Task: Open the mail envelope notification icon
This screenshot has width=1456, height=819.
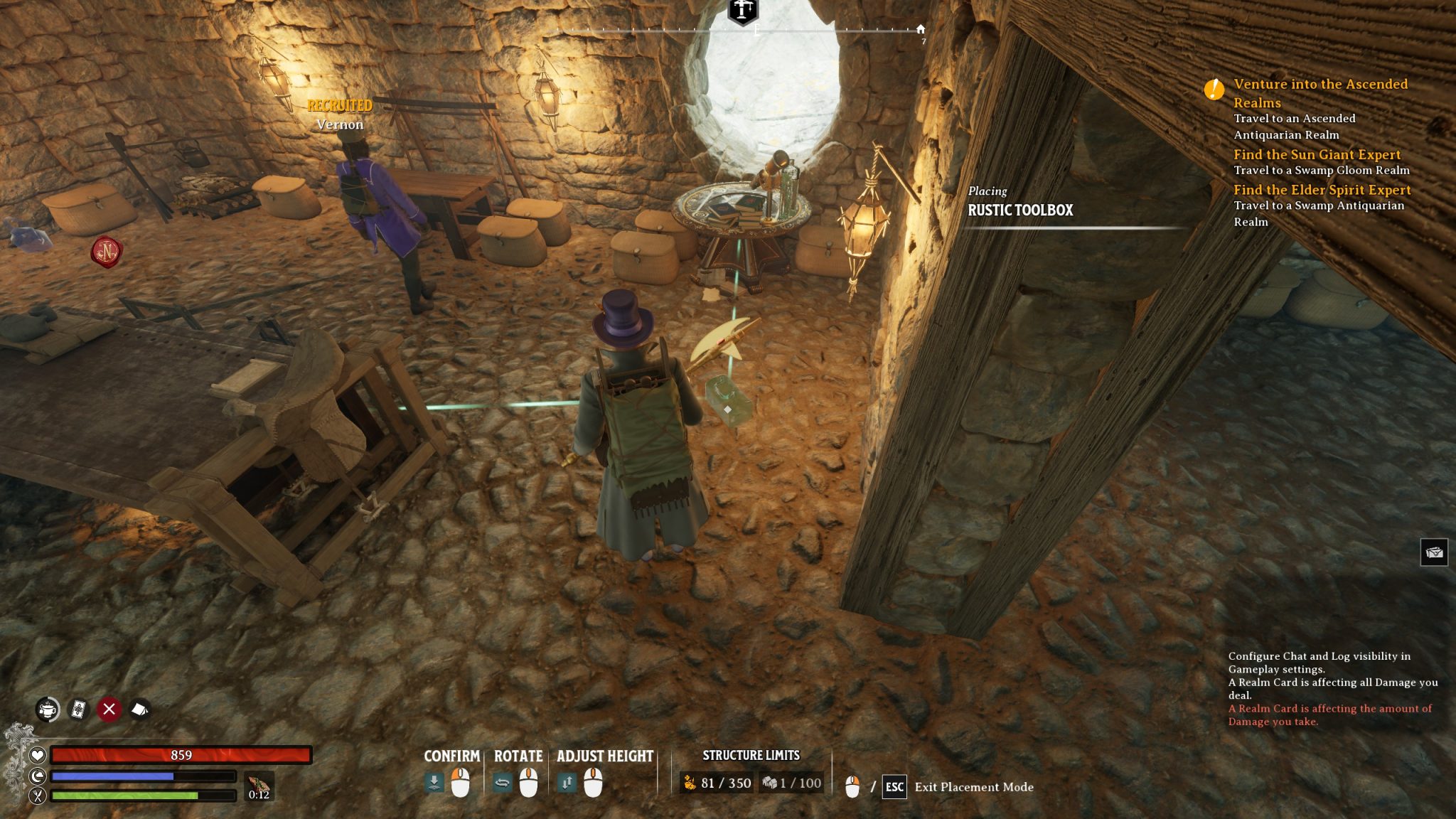Action: tap(1433, 552)
